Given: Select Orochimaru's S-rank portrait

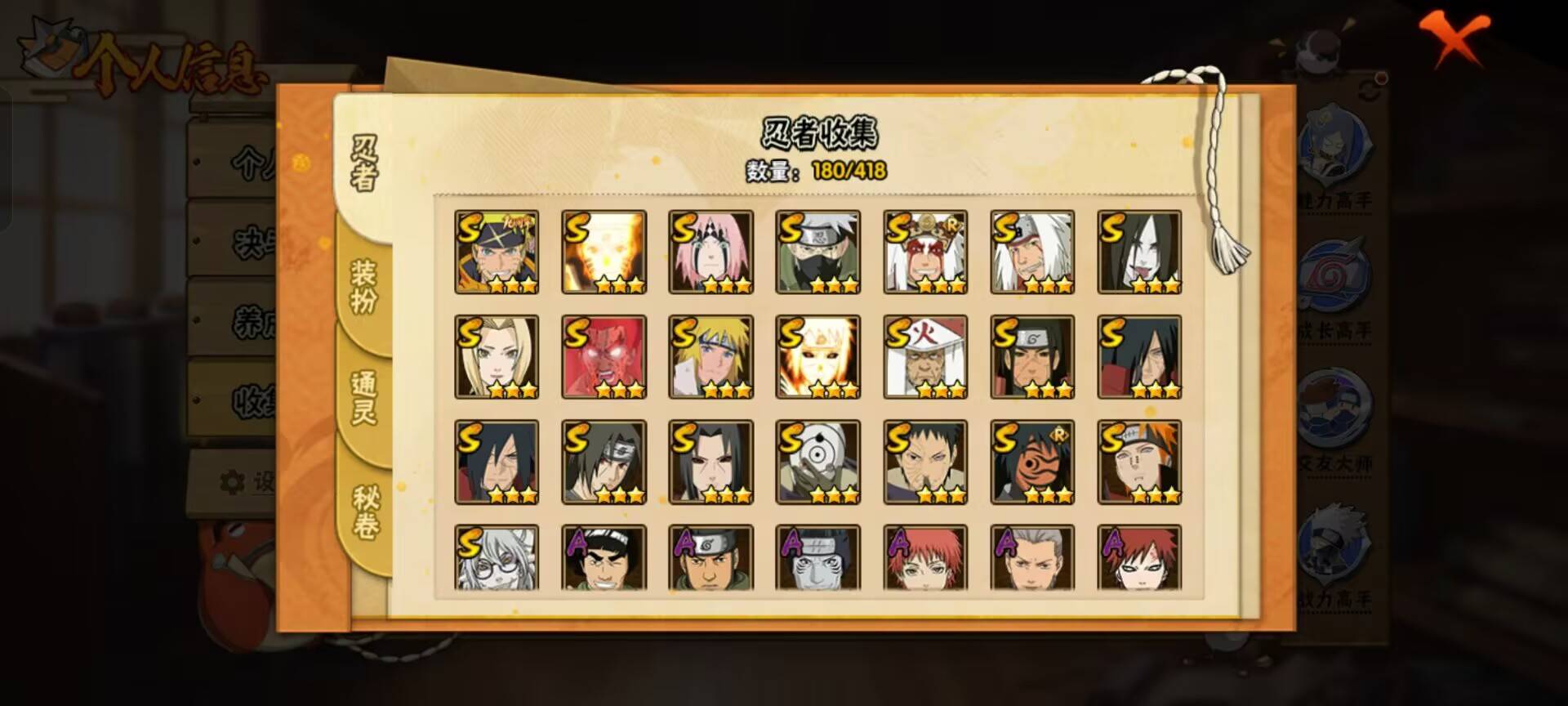Looking at the screenshot, I should pyautogui.click(x=1140, y=251).
